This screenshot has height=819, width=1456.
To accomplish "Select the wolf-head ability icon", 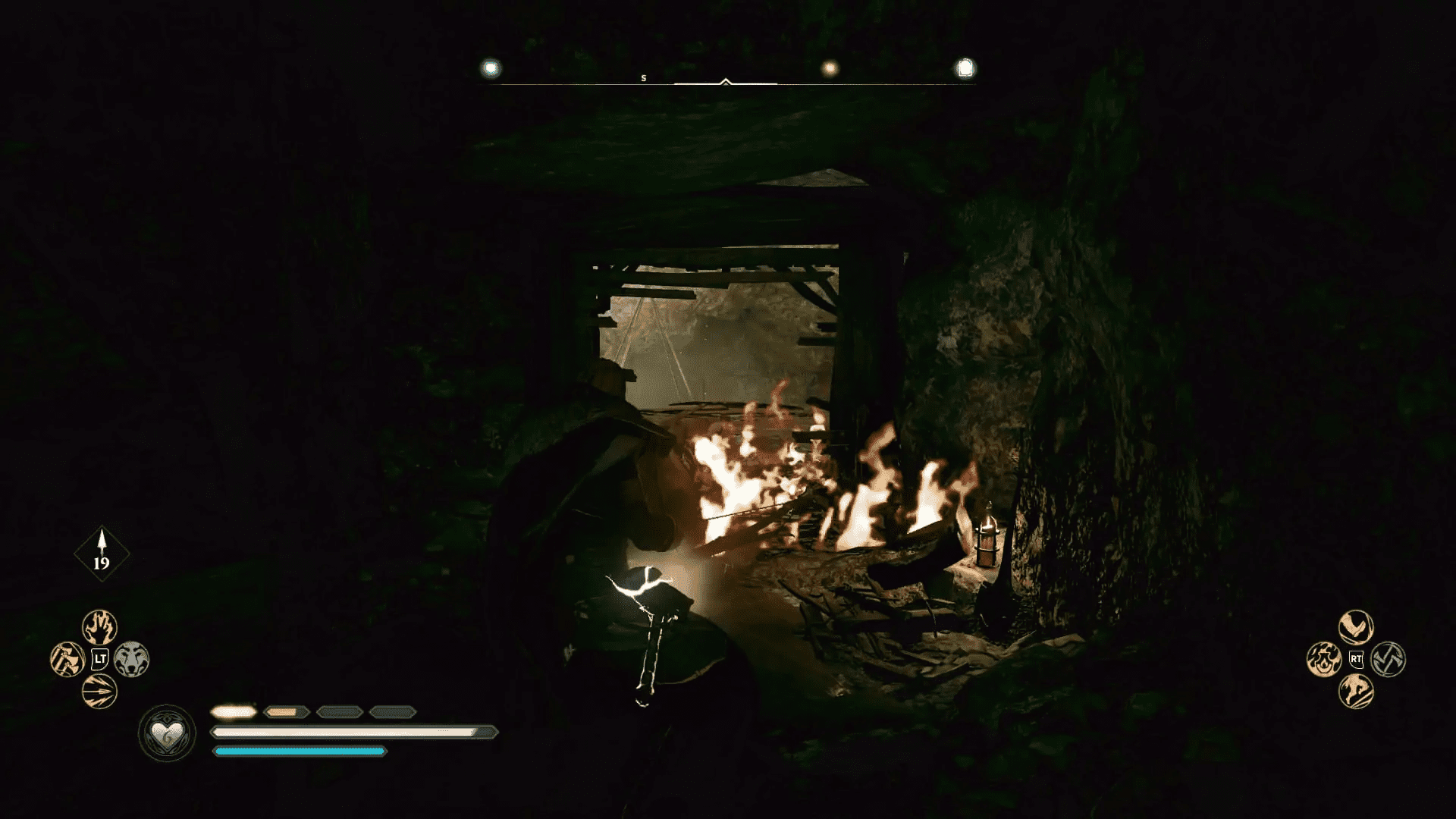I will coord(130,658).
